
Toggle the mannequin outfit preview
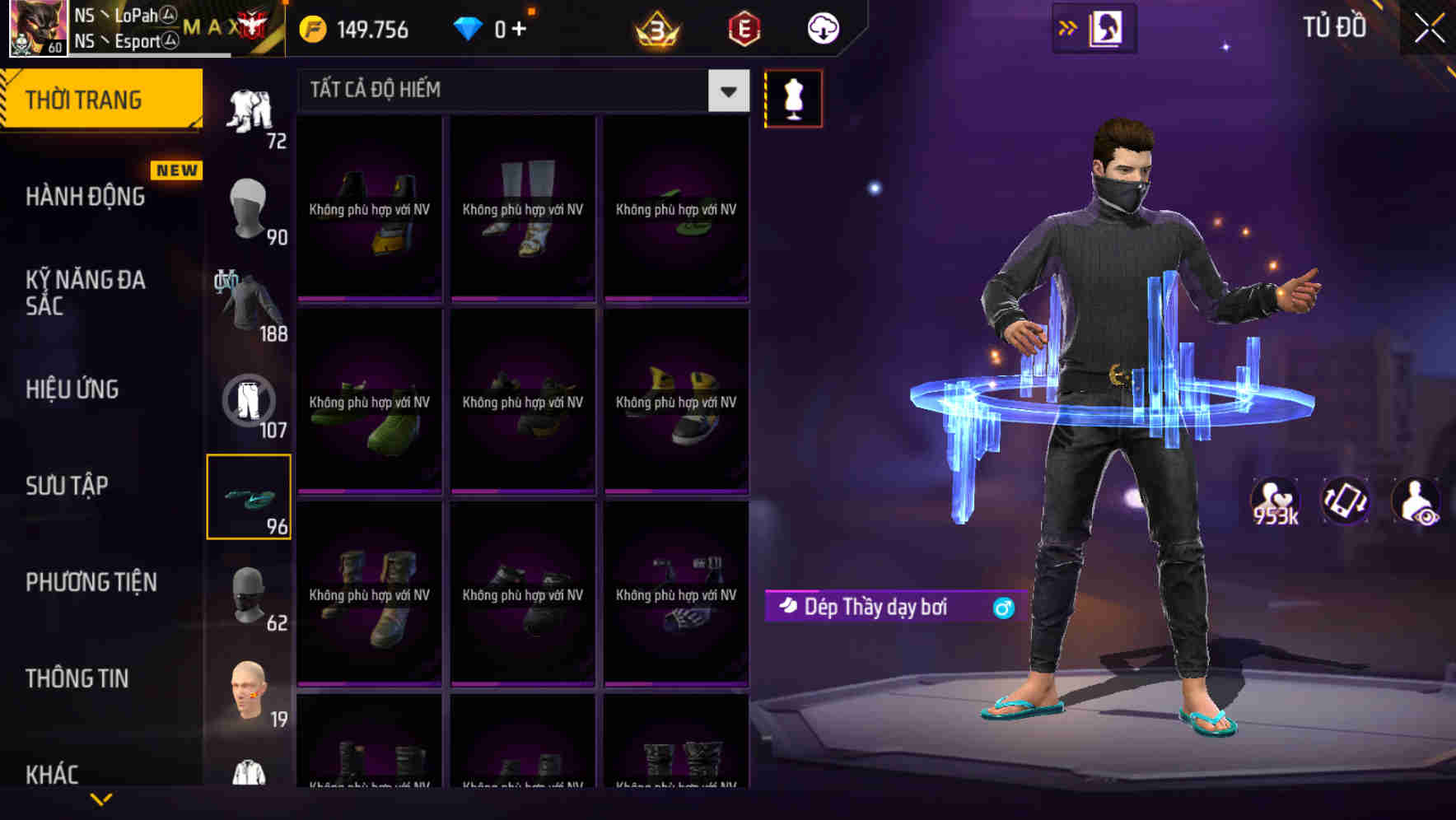(793, 97)
